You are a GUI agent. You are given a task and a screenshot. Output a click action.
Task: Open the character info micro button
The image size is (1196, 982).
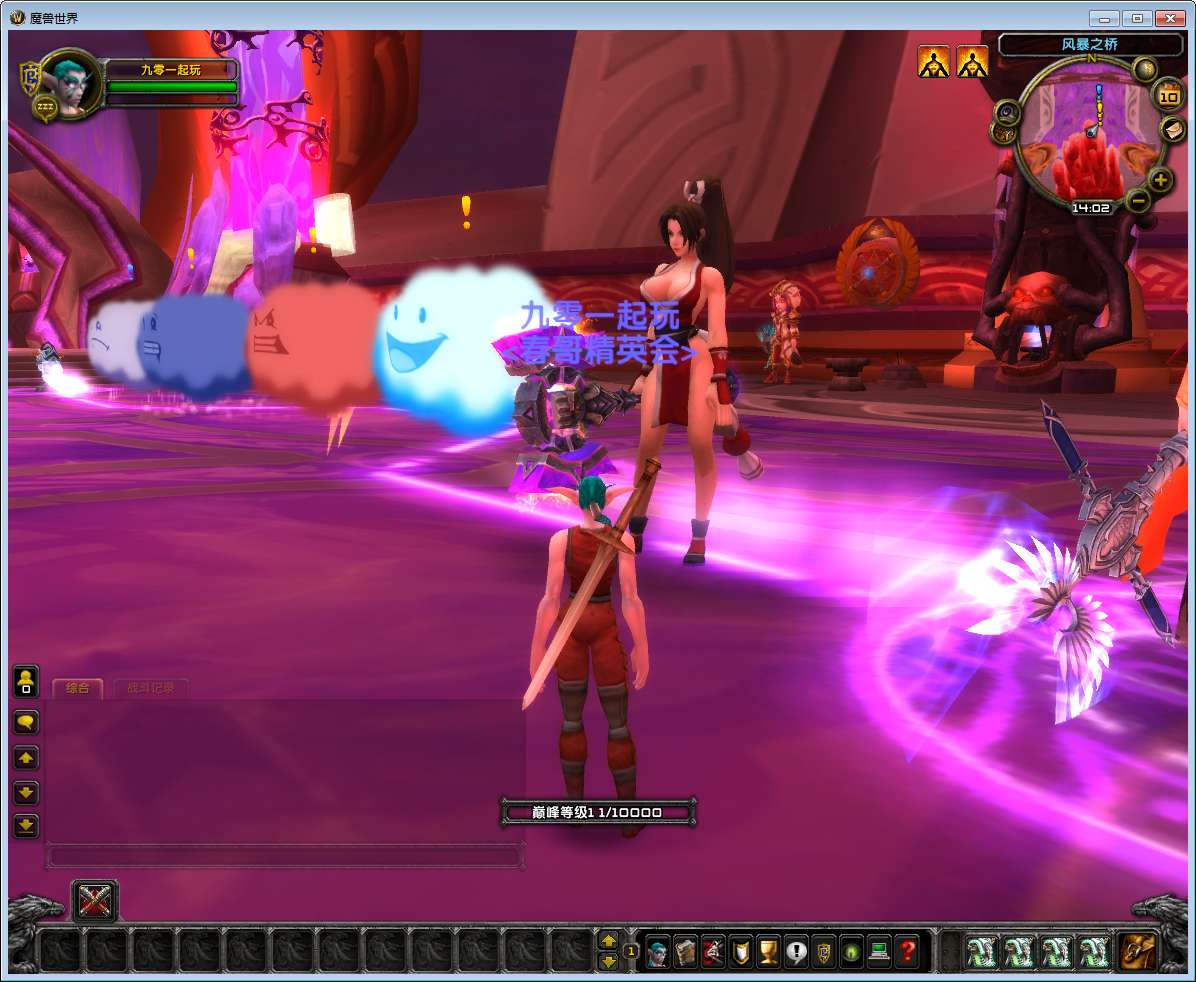(x=658, y=950)
